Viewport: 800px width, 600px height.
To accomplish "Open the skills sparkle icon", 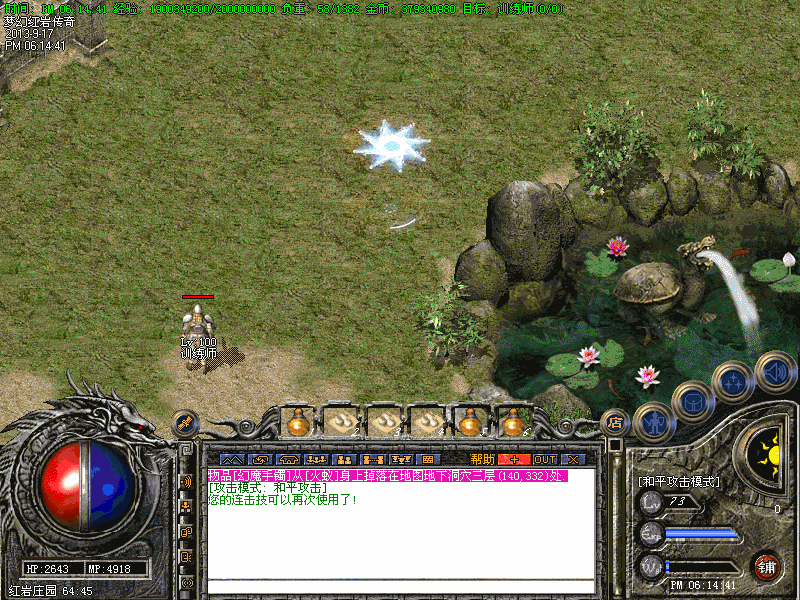I will coord(734,381).
